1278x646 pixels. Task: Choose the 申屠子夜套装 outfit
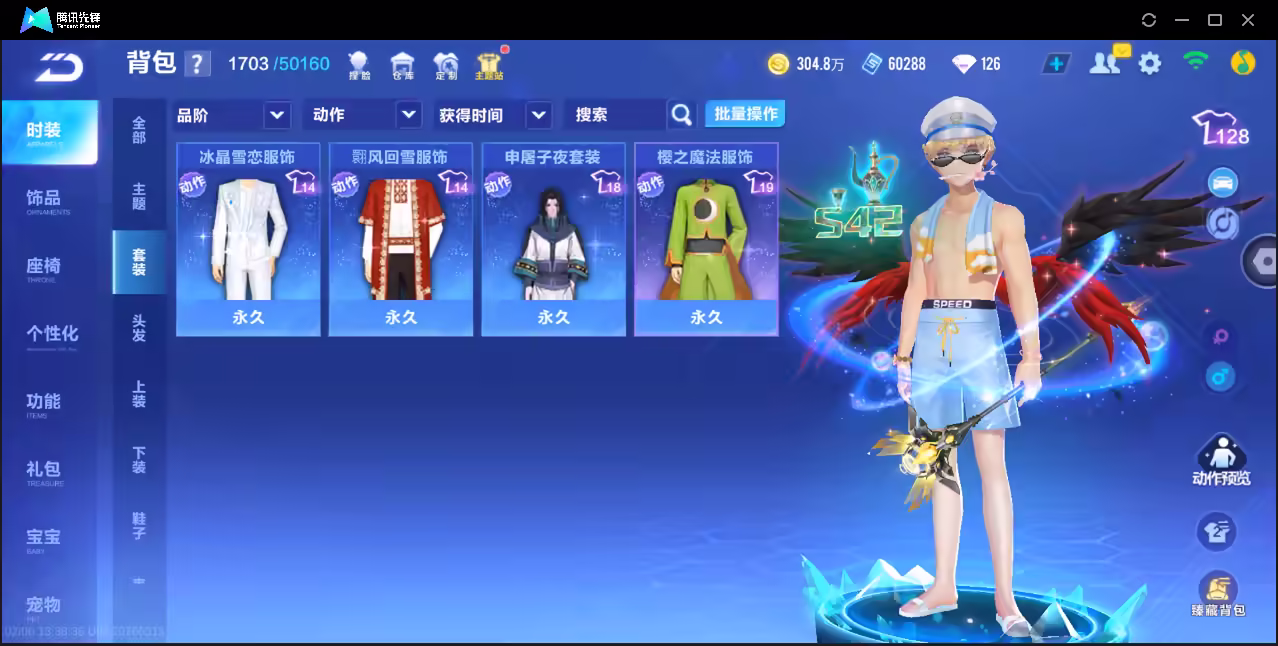(x=553, y=240)
